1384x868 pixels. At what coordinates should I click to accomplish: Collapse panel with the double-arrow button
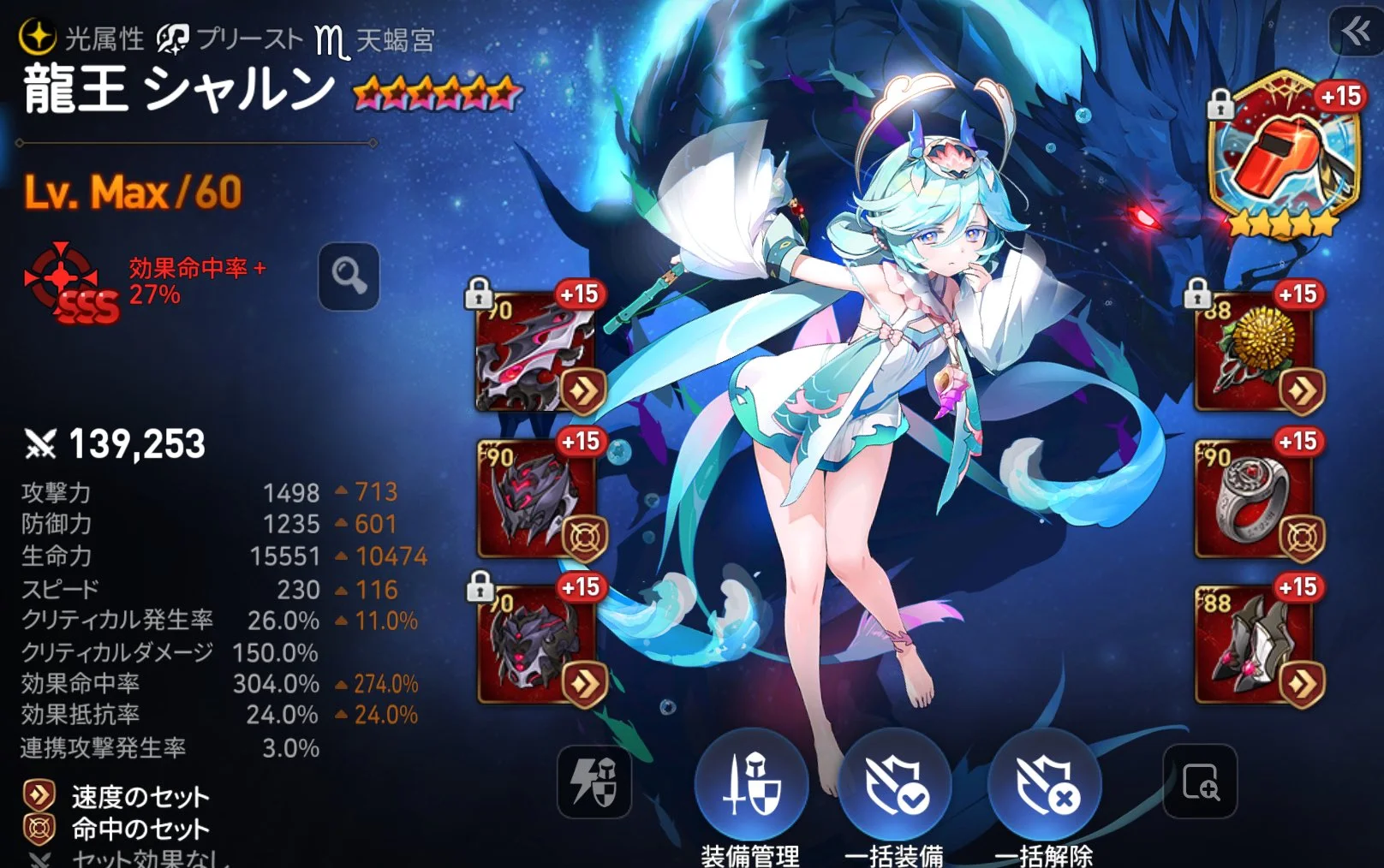1356,33
